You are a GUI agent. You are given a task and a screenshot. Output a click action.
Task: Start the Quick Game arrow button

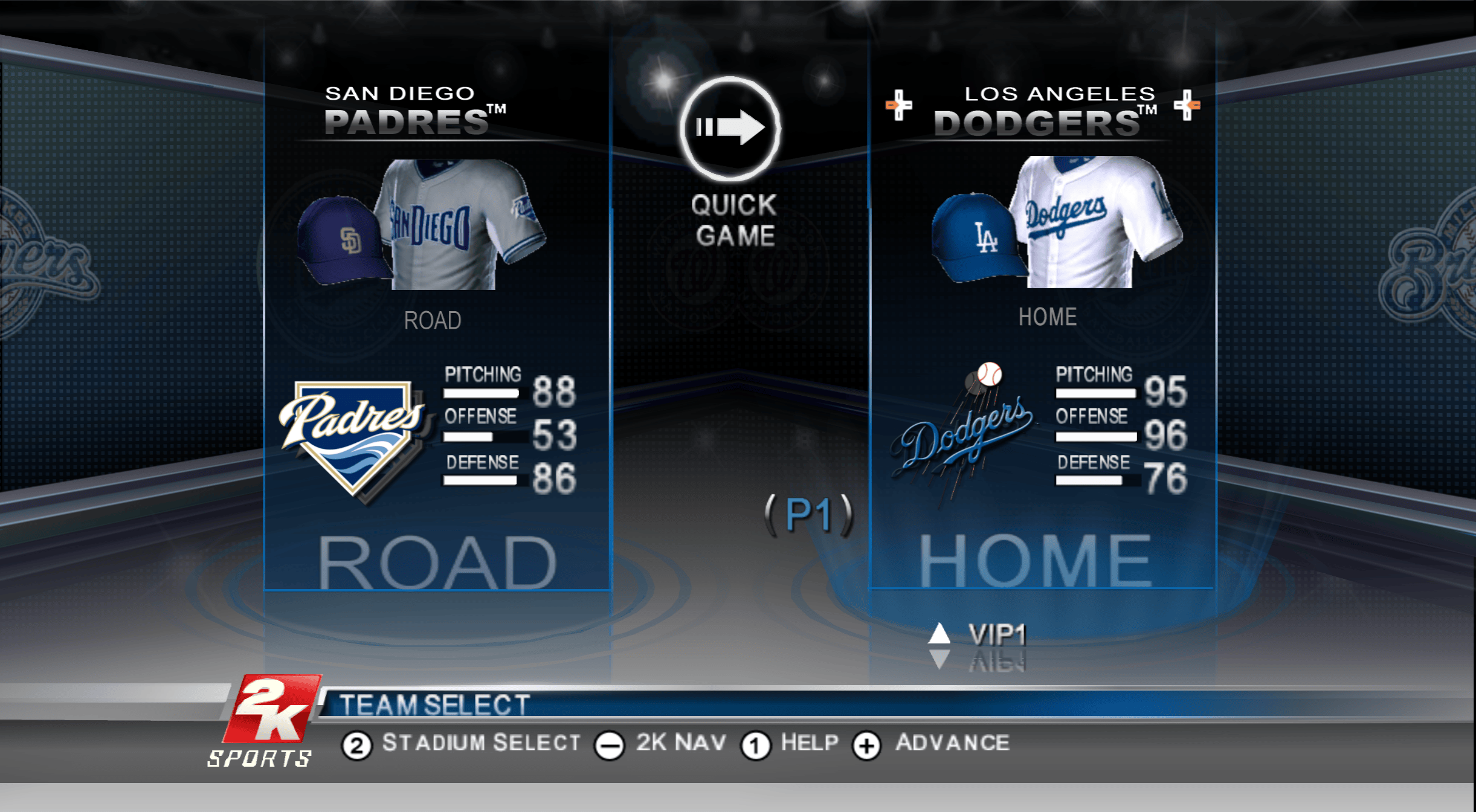tap(730, 128)
